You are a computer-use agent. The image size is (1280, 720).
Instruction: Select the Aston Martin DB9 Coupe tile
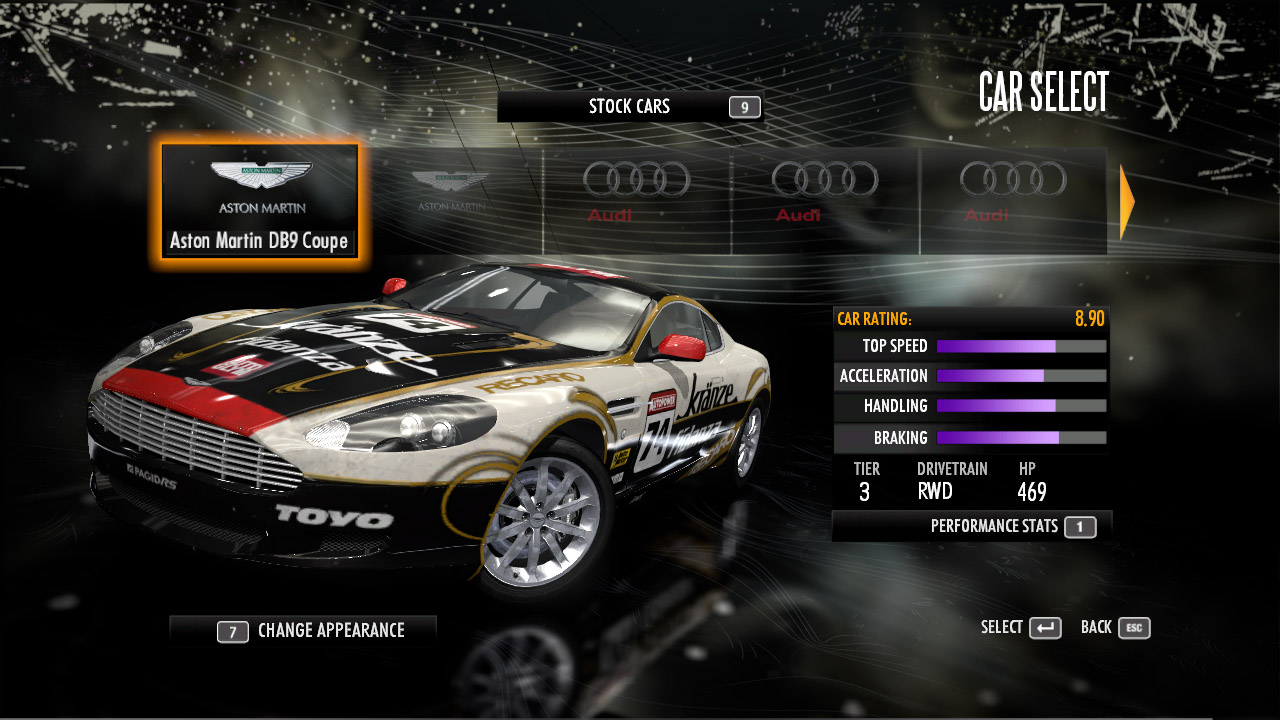click(259, 201)
